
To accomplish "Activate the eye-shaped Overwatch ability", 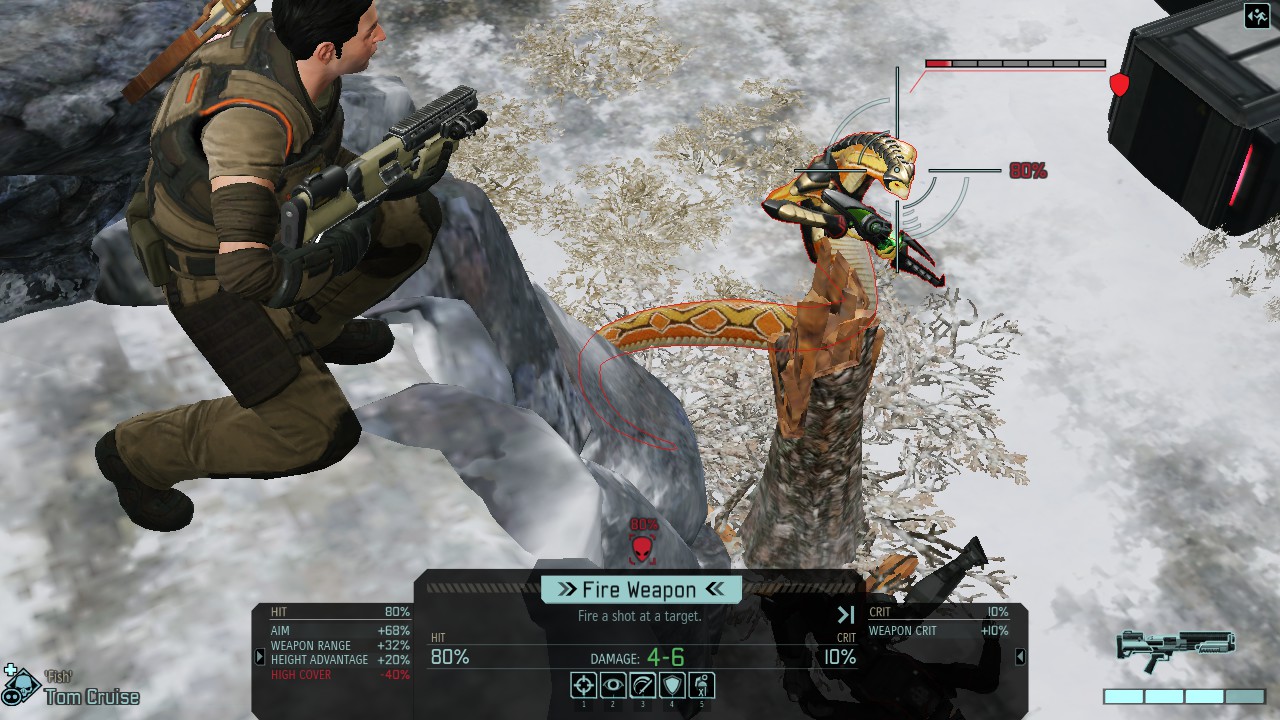I will tap(613, 685).
